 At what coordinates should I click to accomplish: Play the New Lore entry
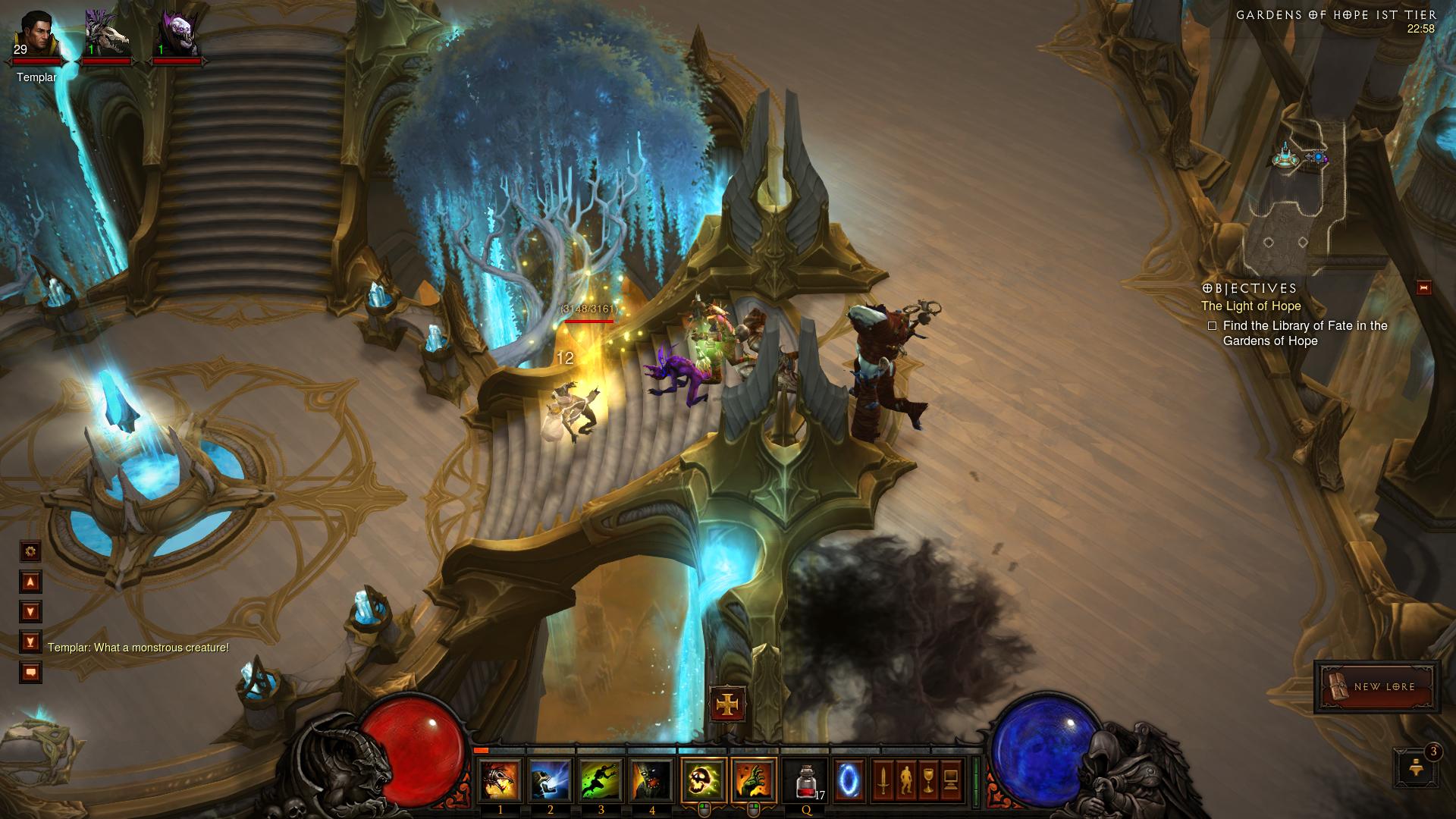(x=1377, y=687)
